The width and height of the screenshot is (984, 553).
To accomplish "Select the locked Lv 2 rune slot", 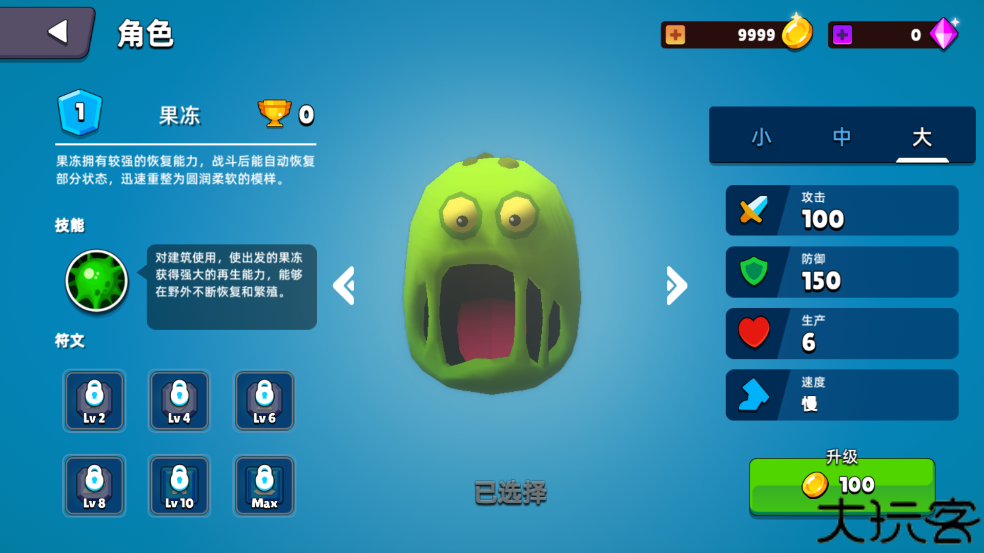I will 94,401.
